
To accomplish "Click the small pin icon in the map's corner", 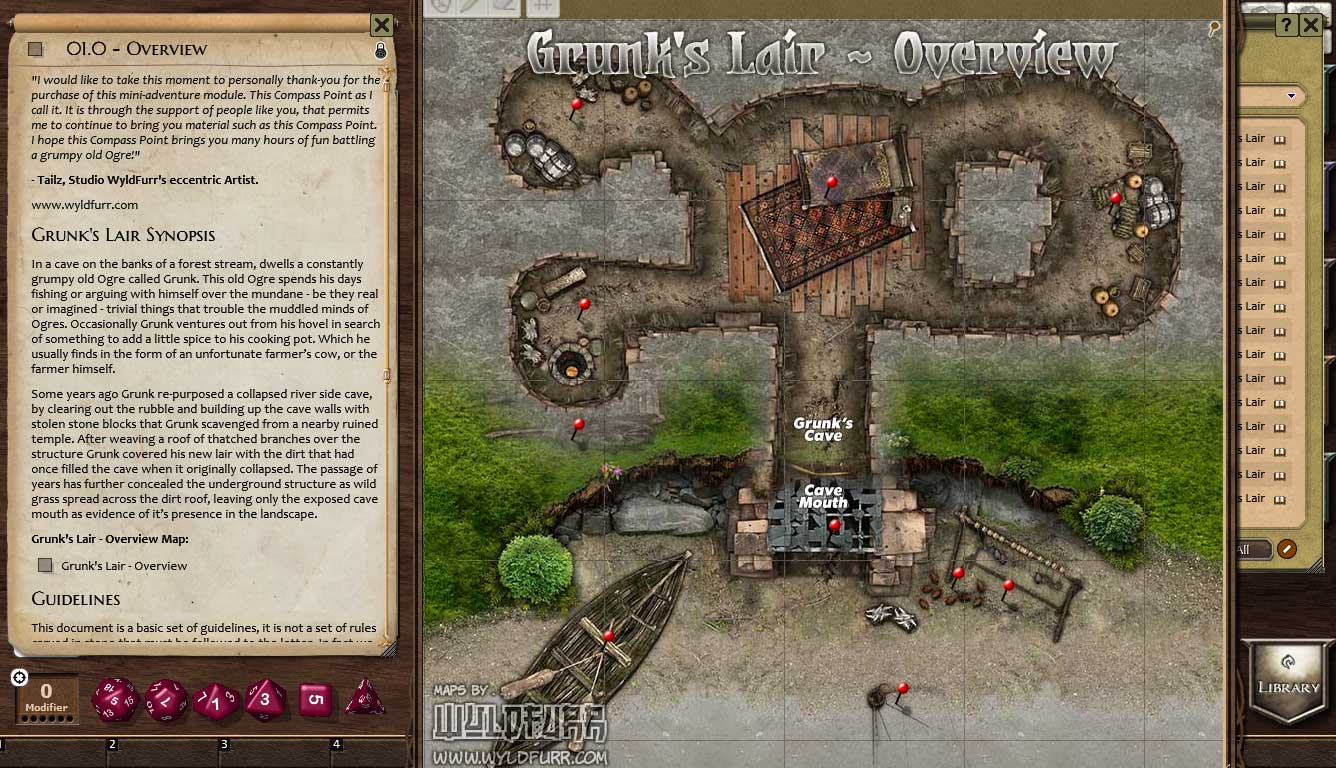I will pos(1214,28).
